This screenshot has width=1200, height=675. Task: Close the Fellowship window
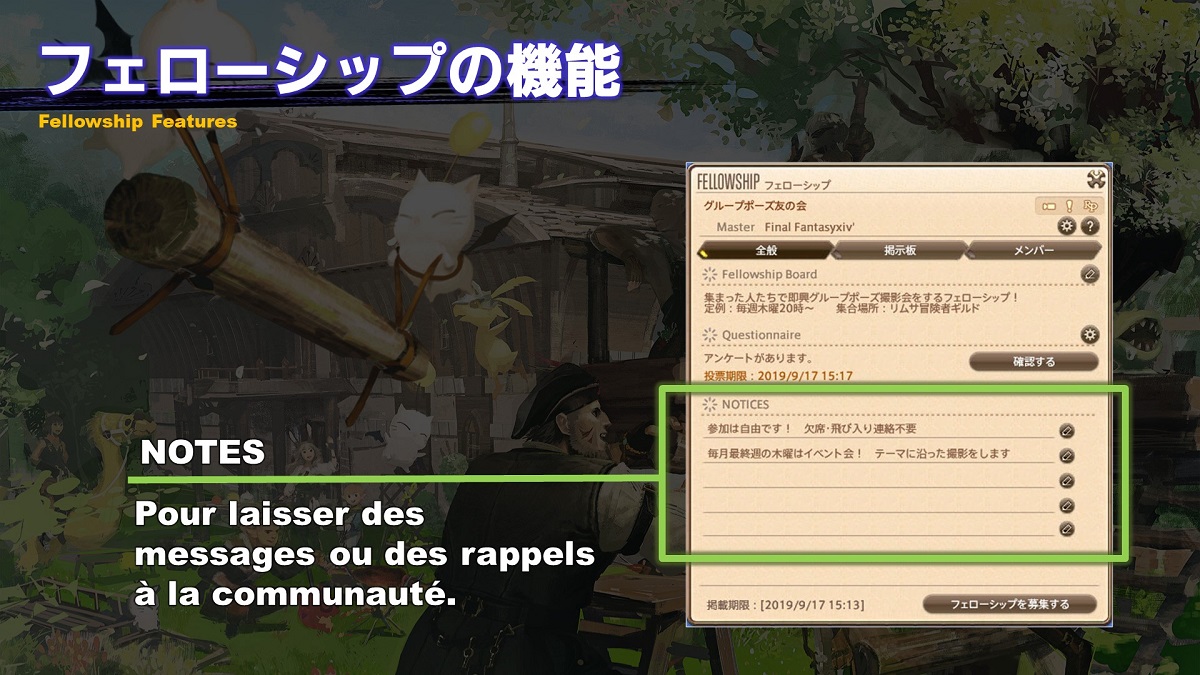tap(1096, 180)
